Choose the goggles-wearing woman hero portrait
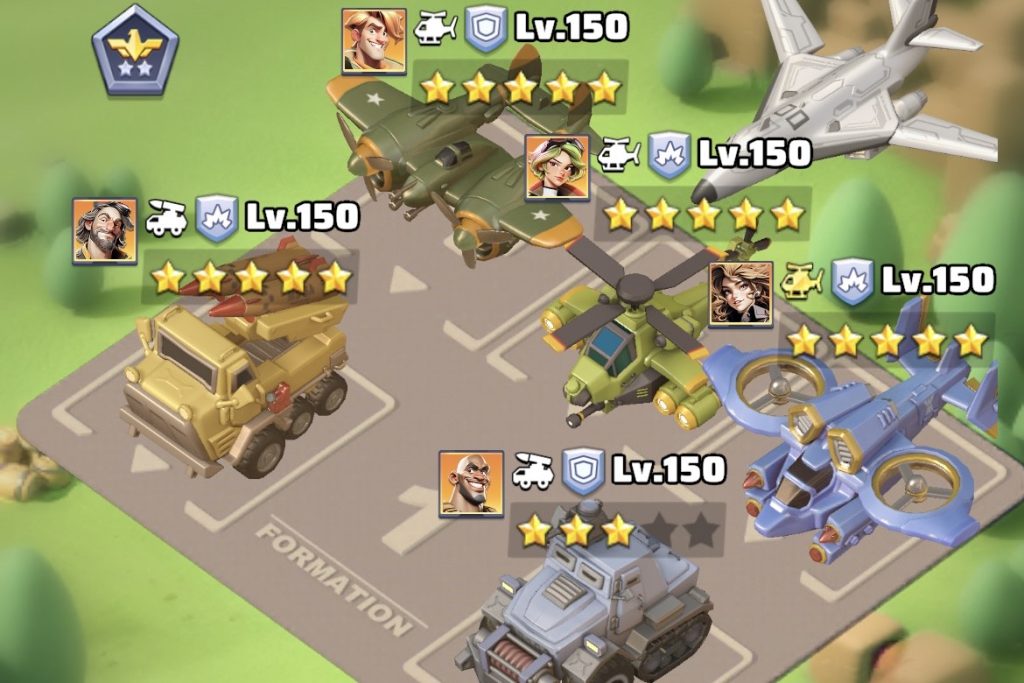The image size is (1024, 683). (557, 167)
